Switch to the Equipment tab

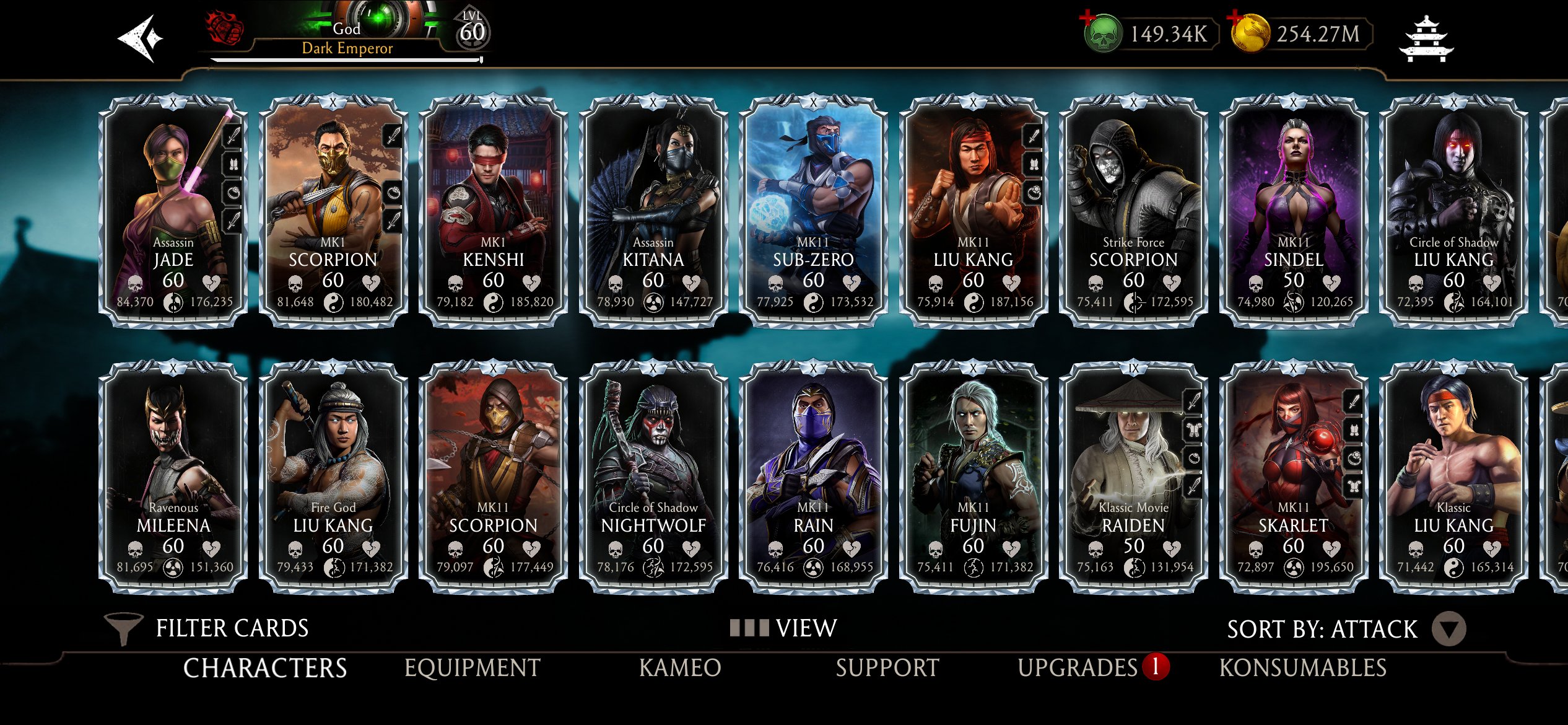472,668
